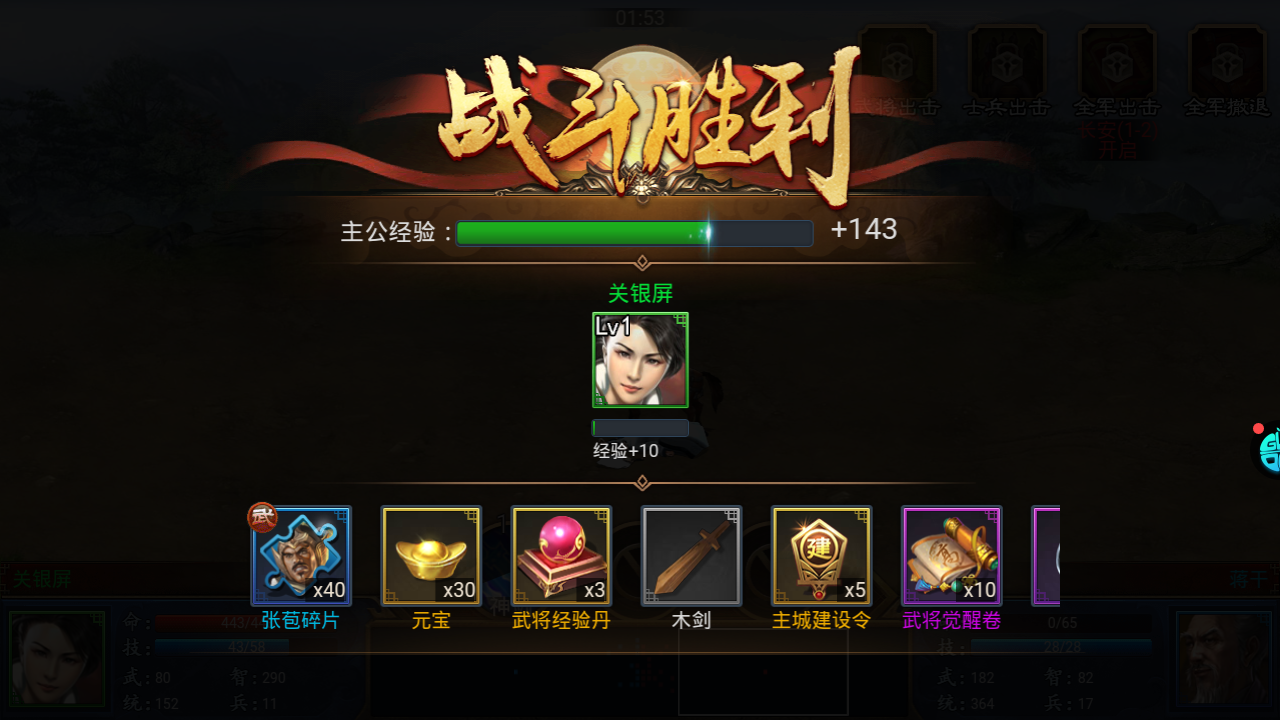
Task: Click the green 关银屏 hero name text
Action: pos(640,293)
